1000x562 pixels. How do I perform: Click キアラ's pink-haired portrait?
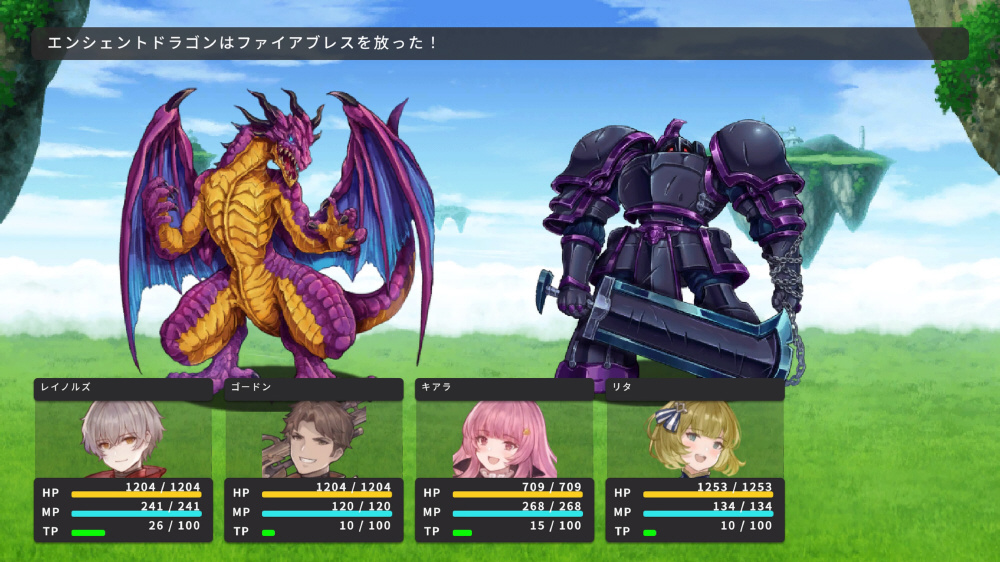504,440
